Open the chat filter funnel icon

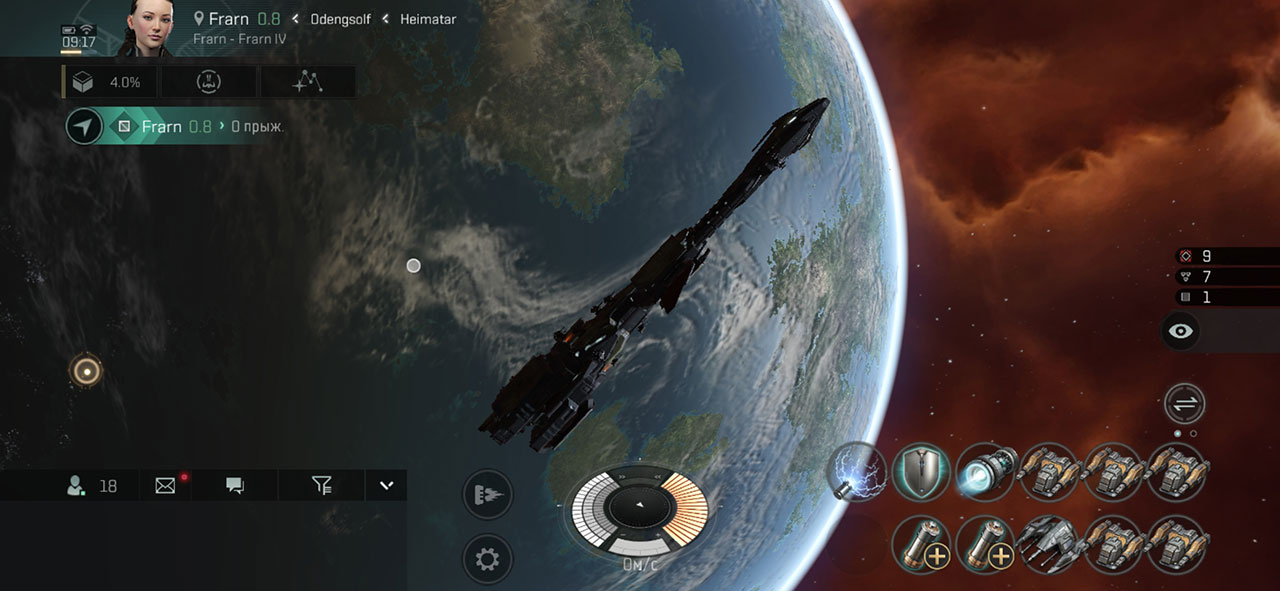(321, 486)
